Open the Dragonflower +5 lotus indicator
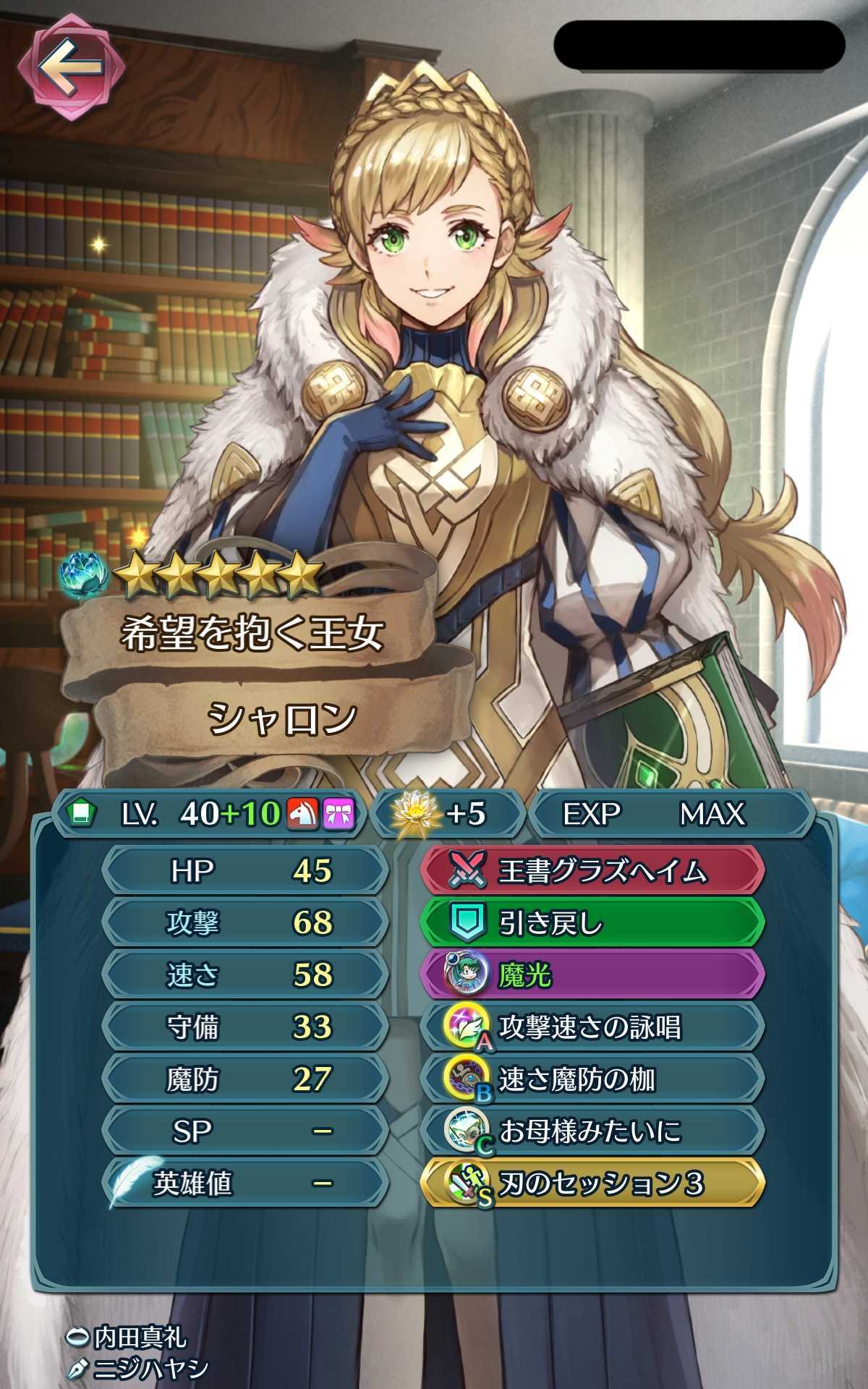This screenshot has height=1389, width=868. (x=447, y=814)
